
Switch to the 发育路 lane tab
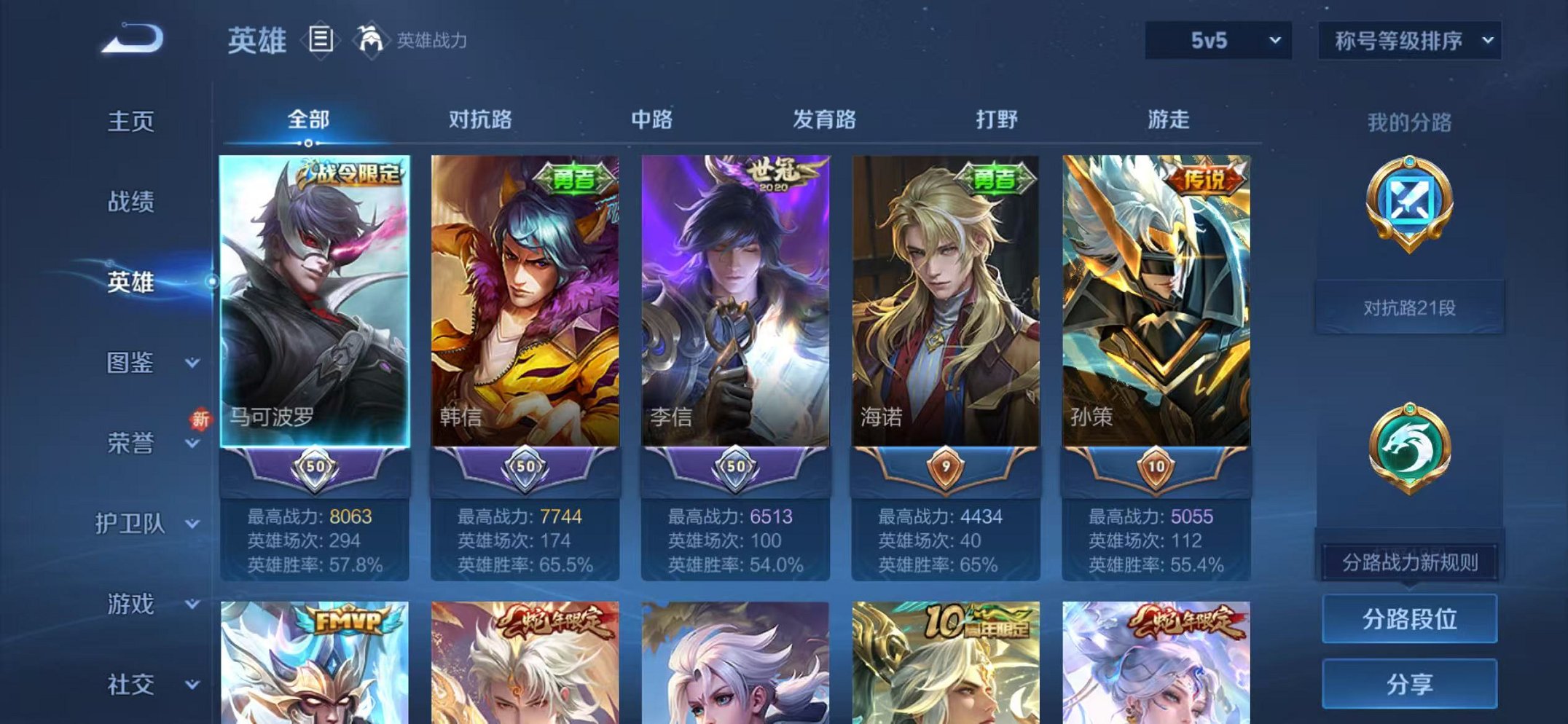pyautogui.click(x=824, y=119)
